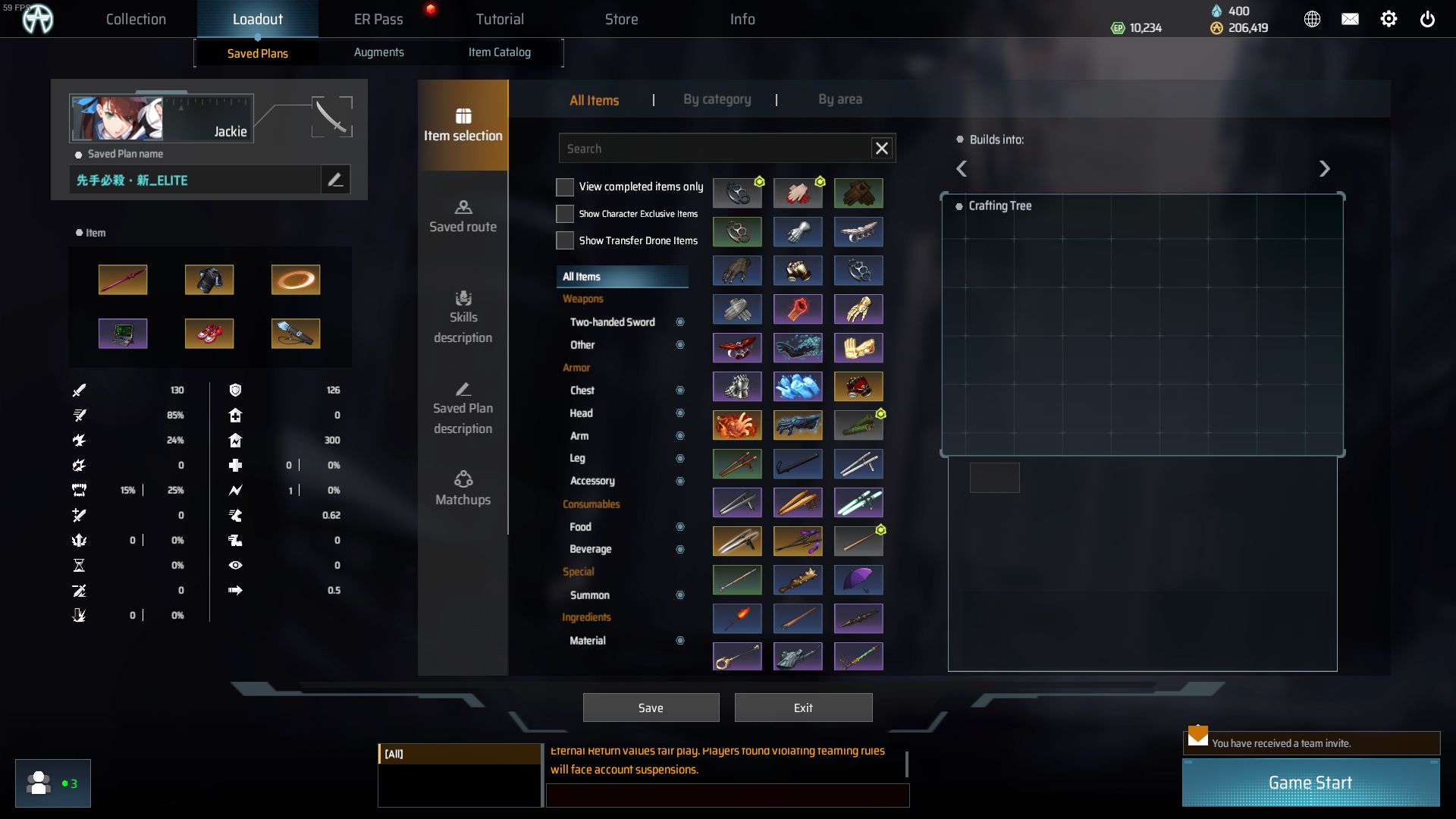The height and width of the screenshot is (819, 1456).
Task: Exit the saved plan editor
Action: [803, 708]
